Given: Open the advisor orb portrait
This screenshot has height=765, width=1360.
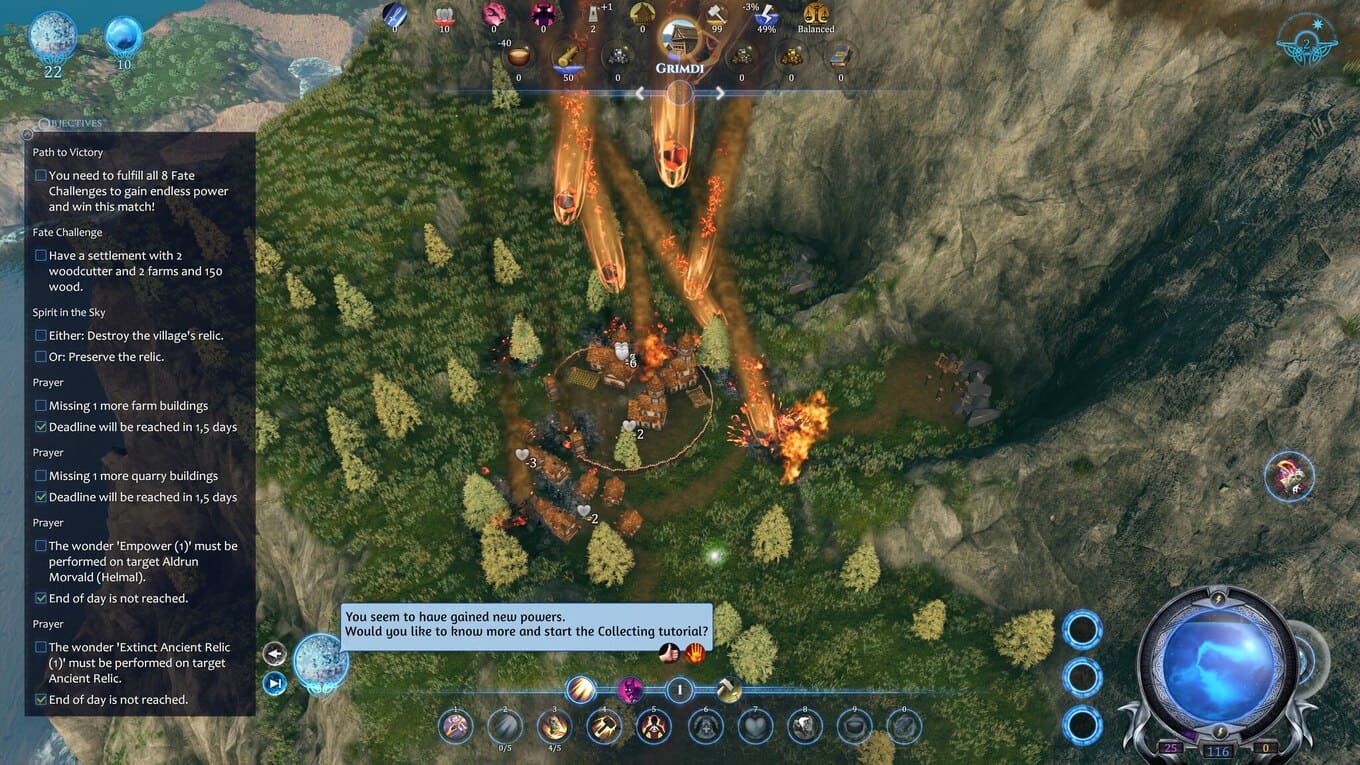Looking at the screenshot, I should [321, 662].
